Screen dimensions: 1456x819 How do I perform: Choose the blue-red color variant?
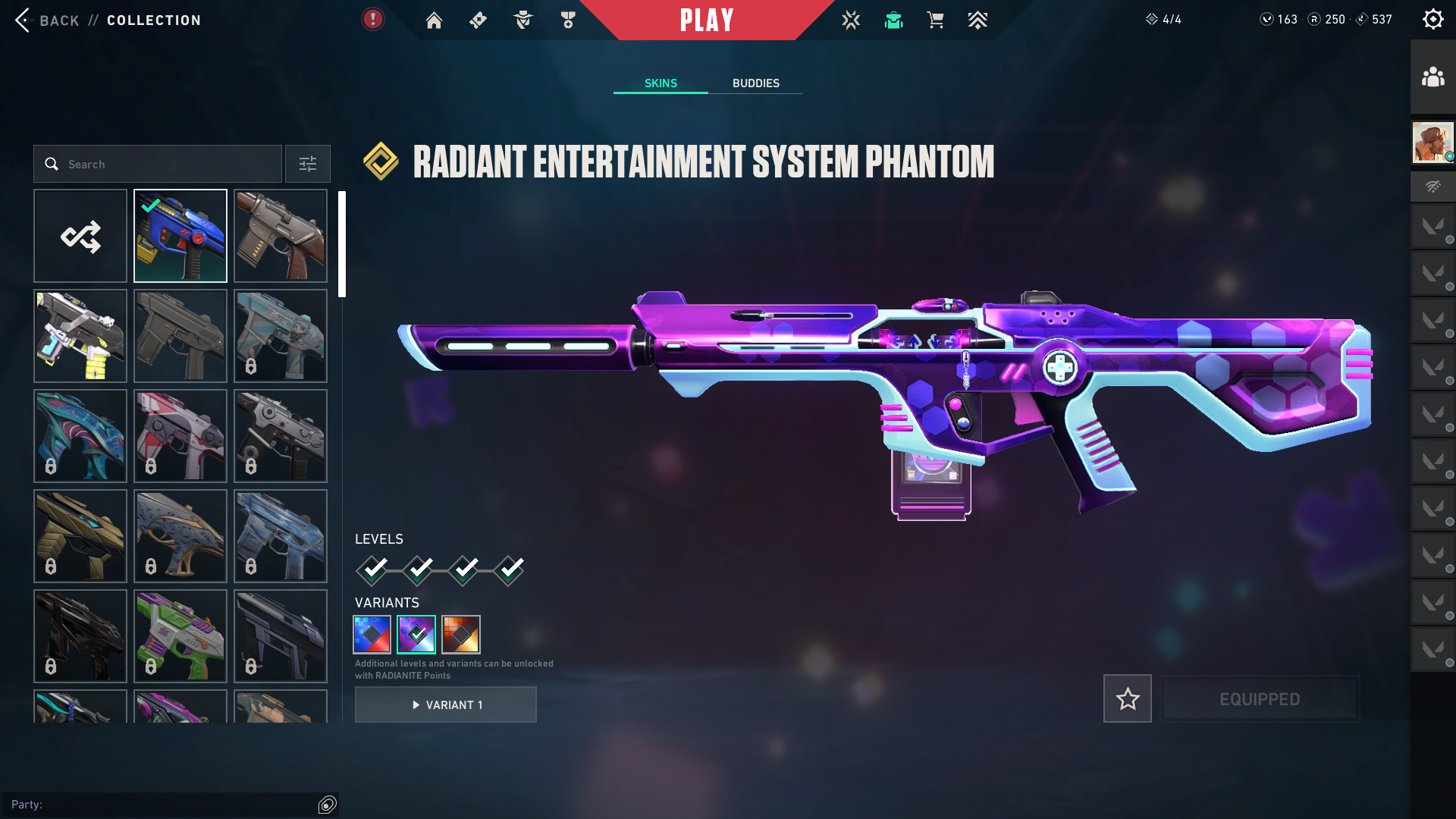pyautogui.click(x=372, y=634)
